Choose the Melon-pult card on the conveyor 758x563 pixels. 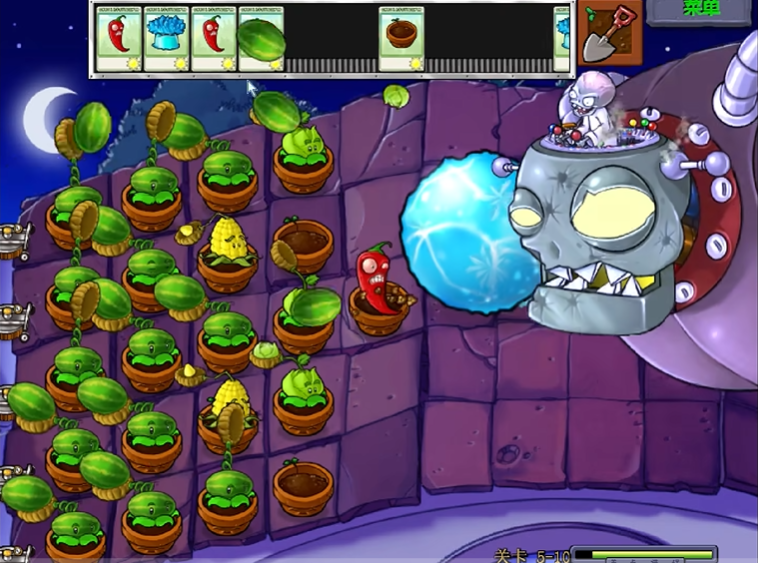pyautogui.click(x=261, y=38)
